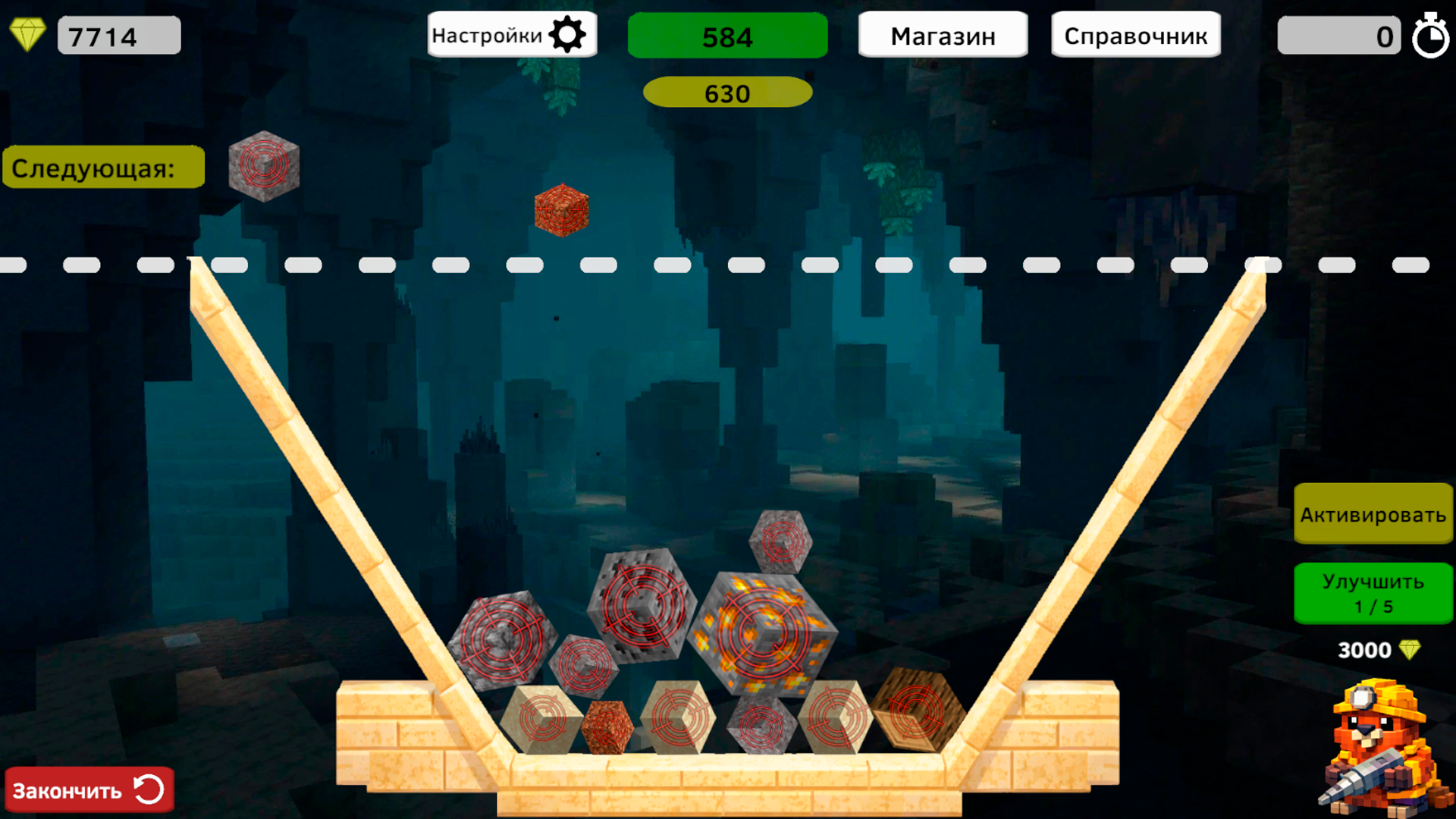This screenshot has width=1456, height=819.
Task: Open the Магазин shop
Action: [x=943, y=34]
